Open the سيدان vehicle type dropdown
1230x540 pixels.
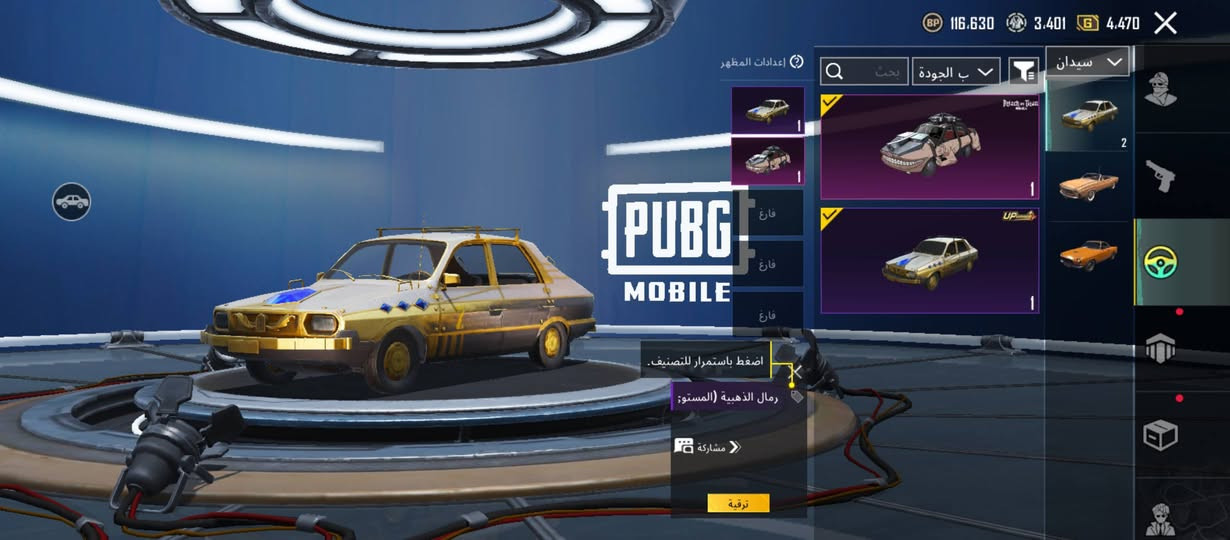pos(1087,62)
